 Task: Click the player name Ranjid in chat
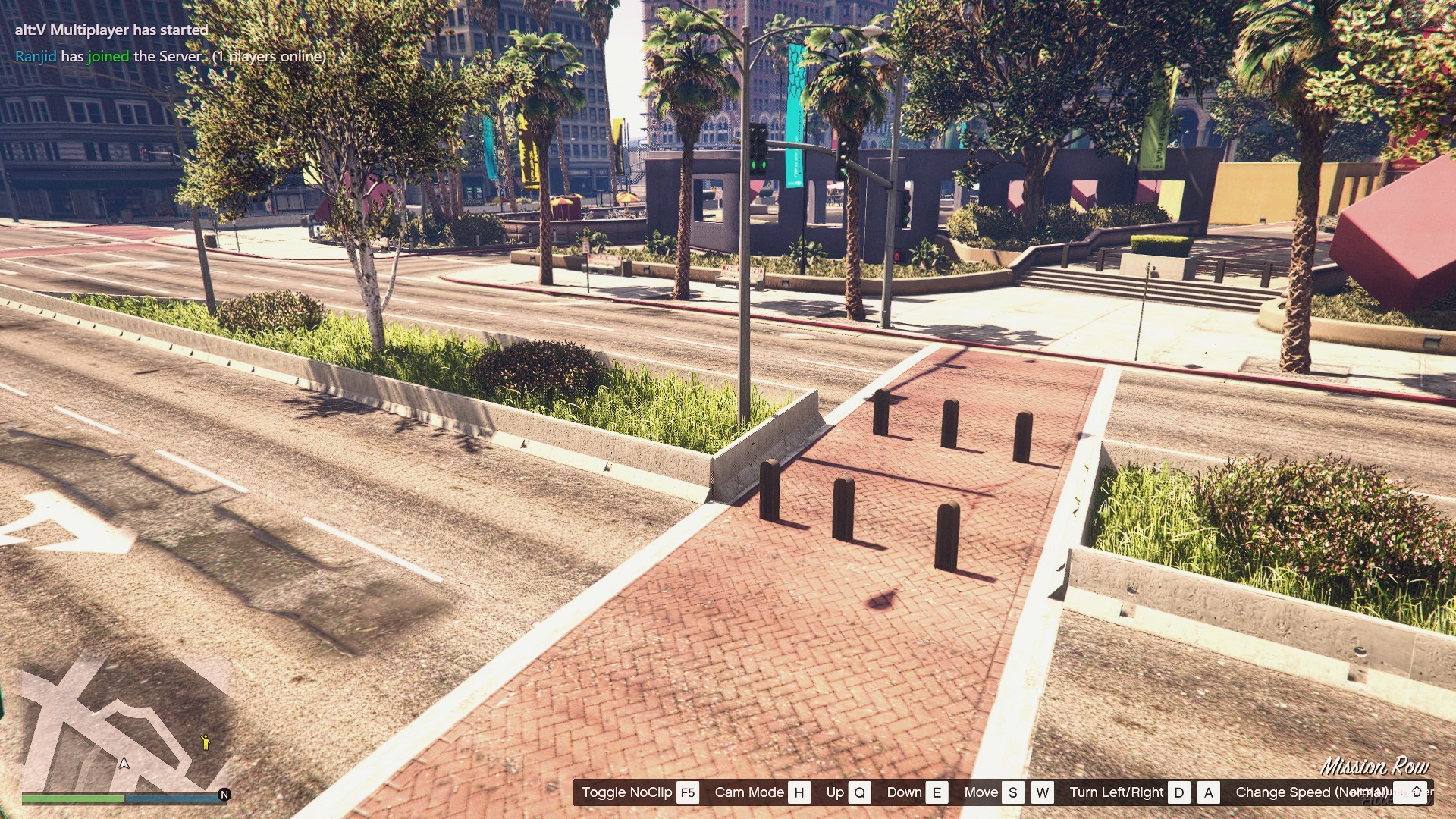point(36,56)
